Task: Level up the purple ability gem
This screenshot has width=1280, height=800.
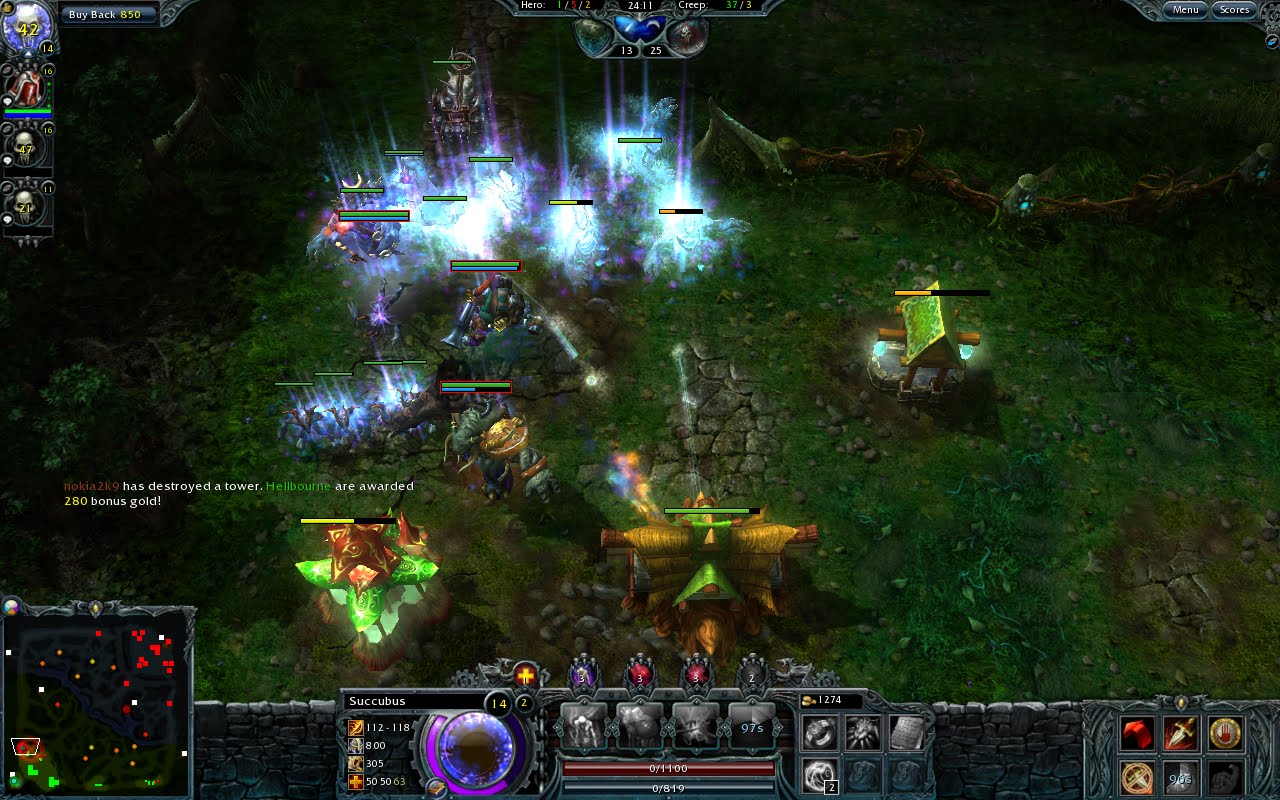Action: coord(582,678)
